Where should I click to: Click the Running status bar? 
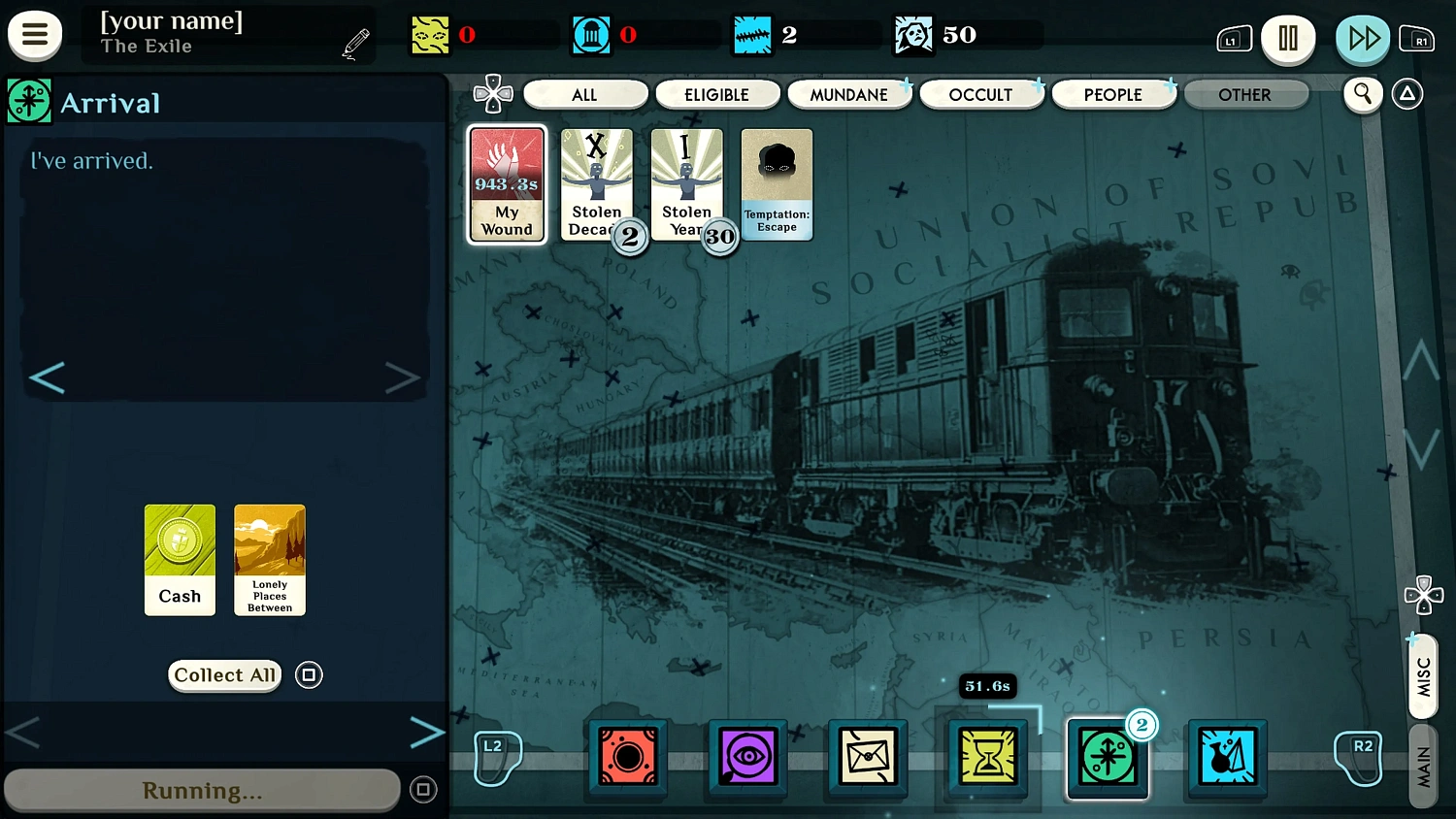(x=202, y=790)
